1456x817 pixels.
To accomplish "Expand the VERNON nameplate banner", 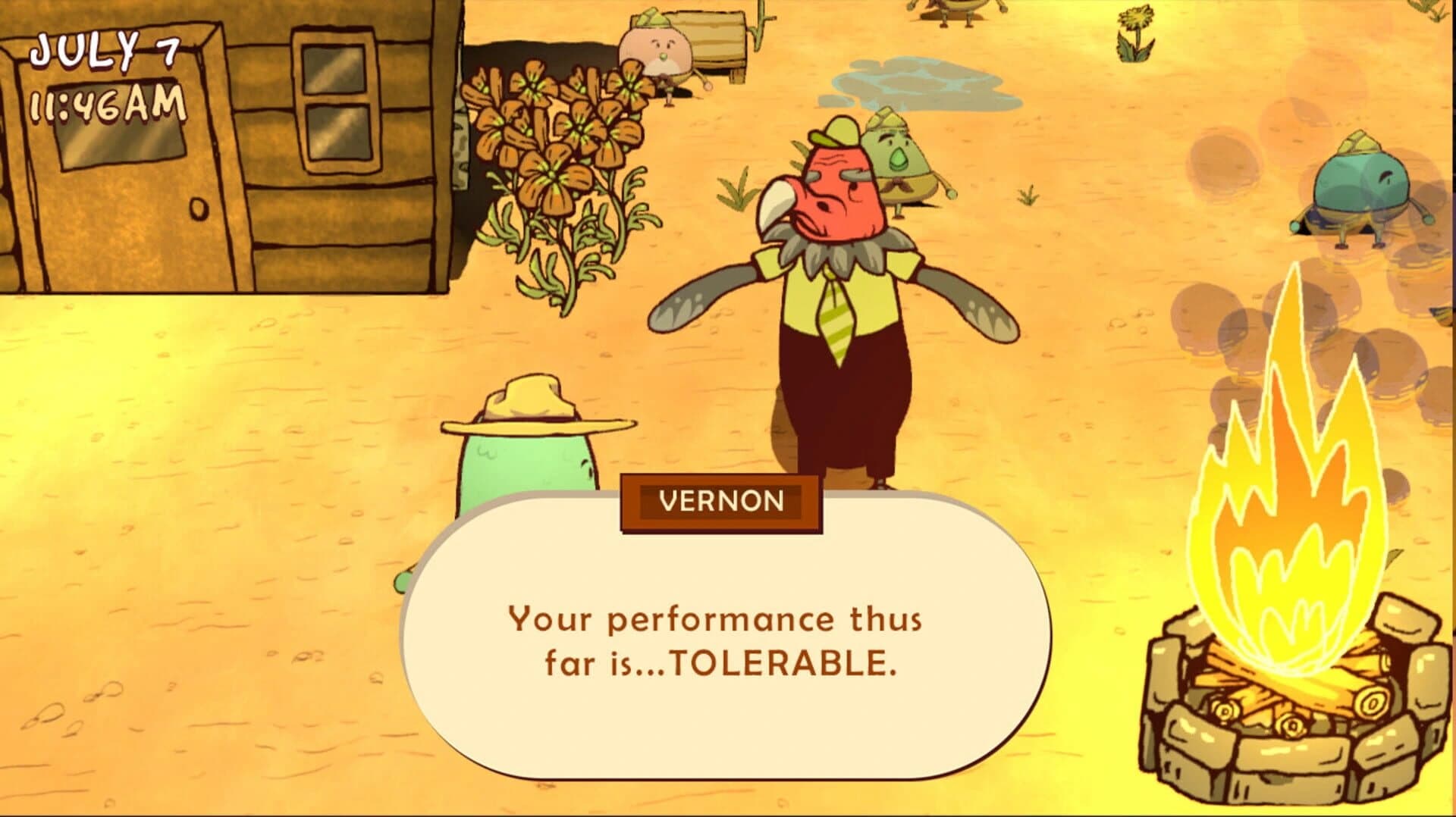I will [719, 502].
